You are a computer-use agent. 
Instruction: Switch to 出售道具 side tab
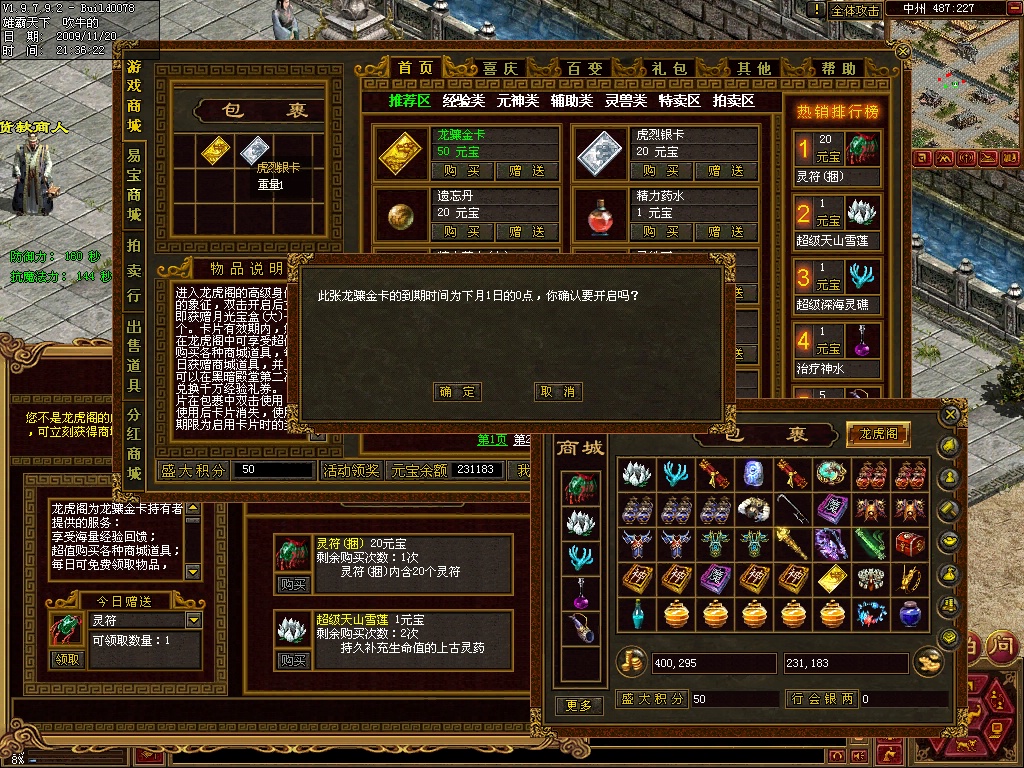(x=134, y=355)
